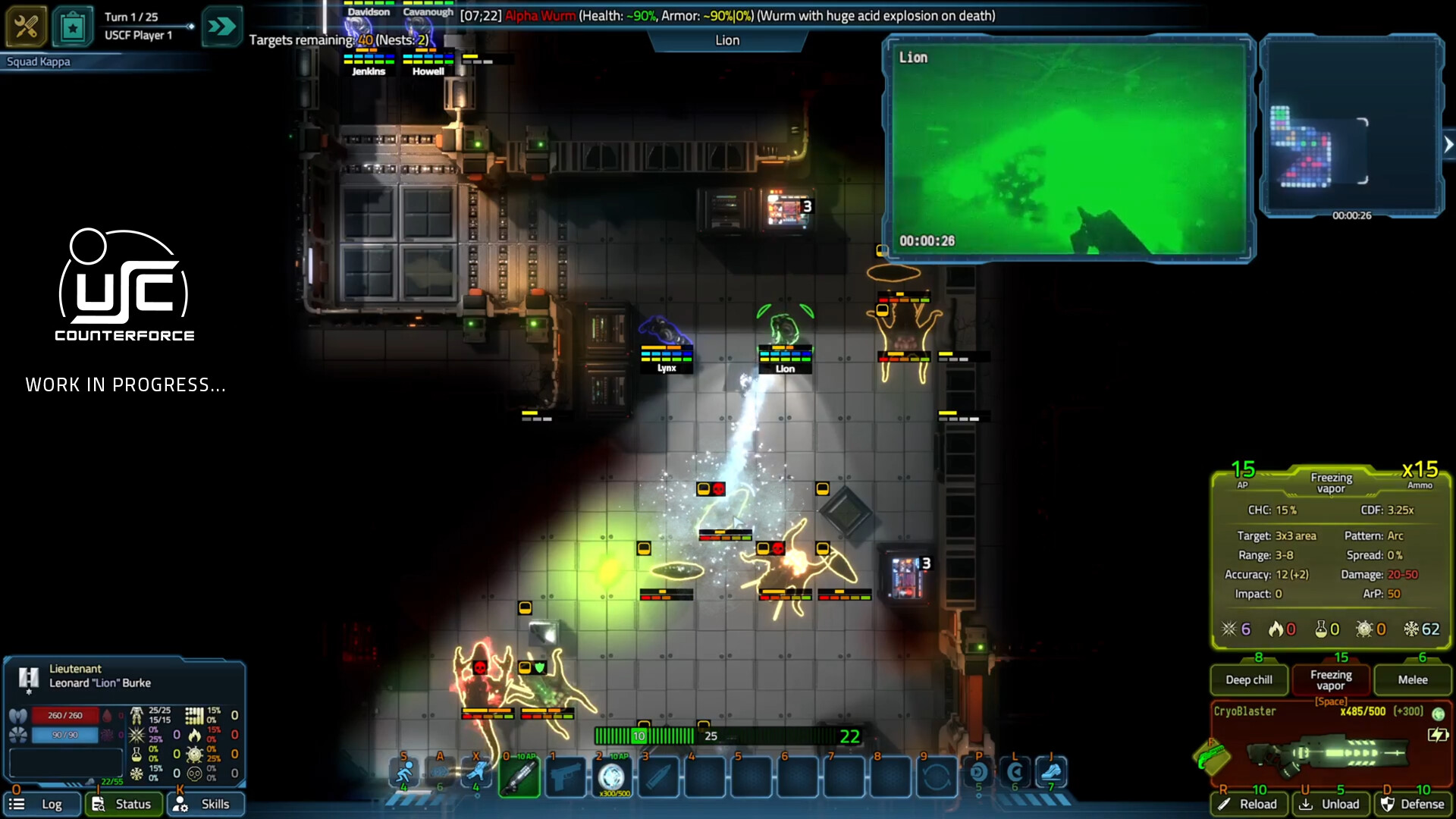Switch to the Status tab
The height and width of the screenshot is (819, 1456).
(x=124, y=804)
